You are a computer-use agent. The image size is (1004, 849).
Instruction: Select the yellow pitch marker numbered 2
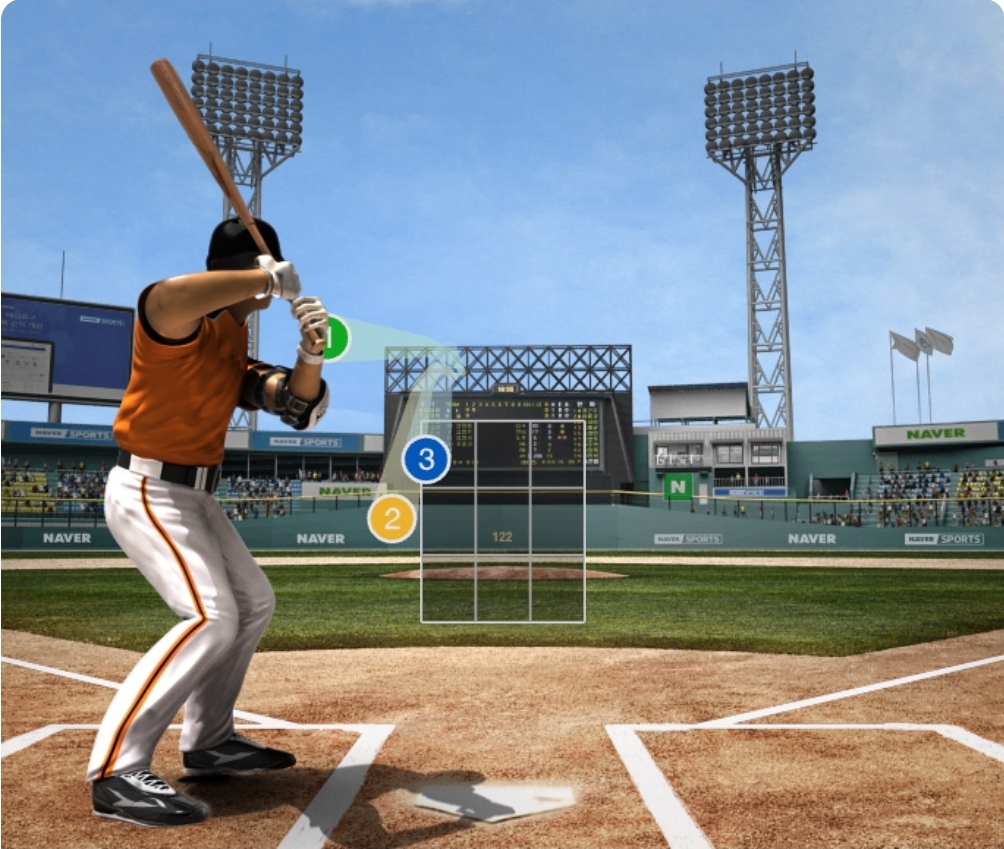coord(391,519)
